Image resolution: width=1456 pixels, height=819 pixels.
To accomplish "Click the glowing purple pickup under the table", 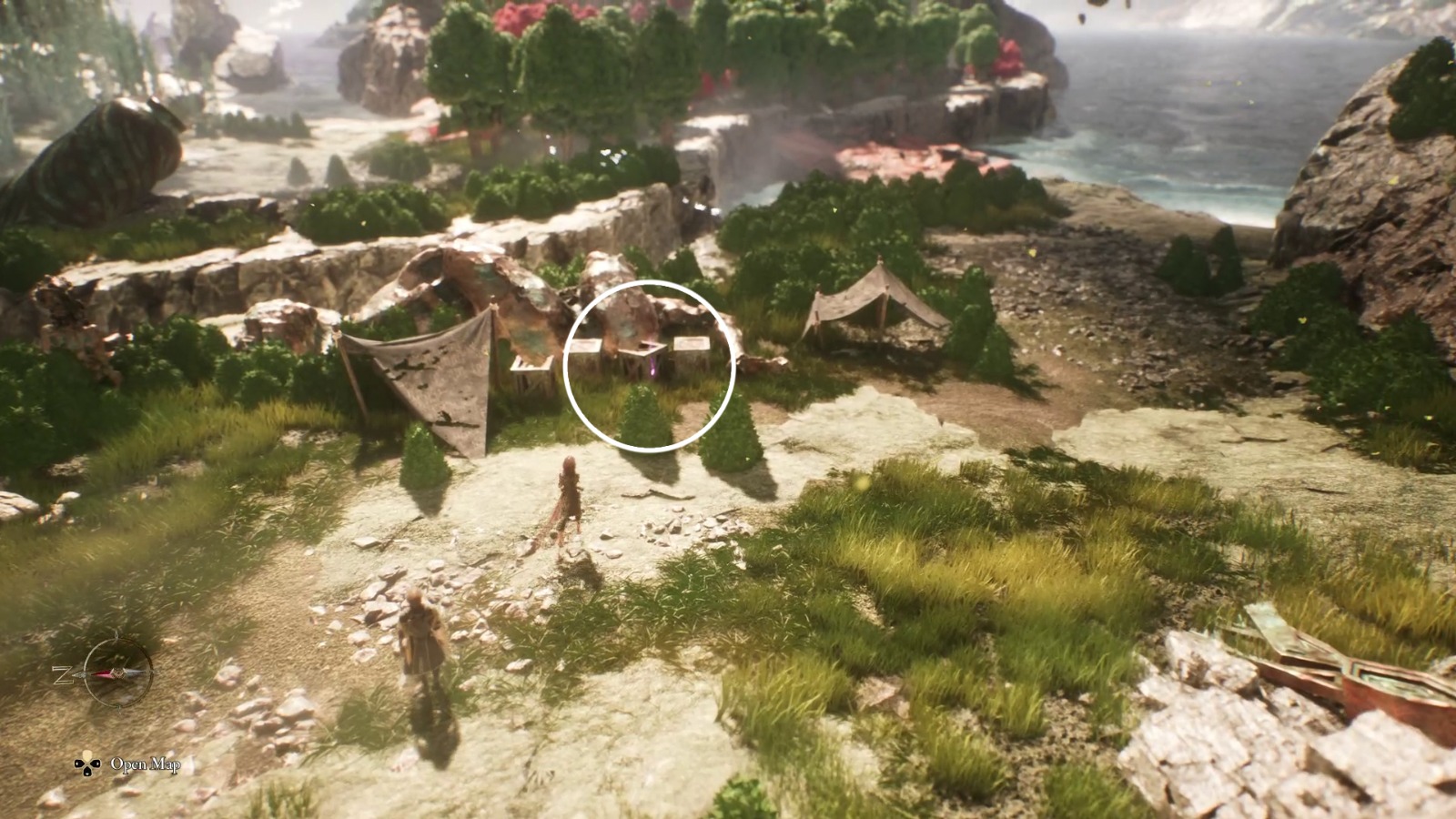I will pos(652,367).
